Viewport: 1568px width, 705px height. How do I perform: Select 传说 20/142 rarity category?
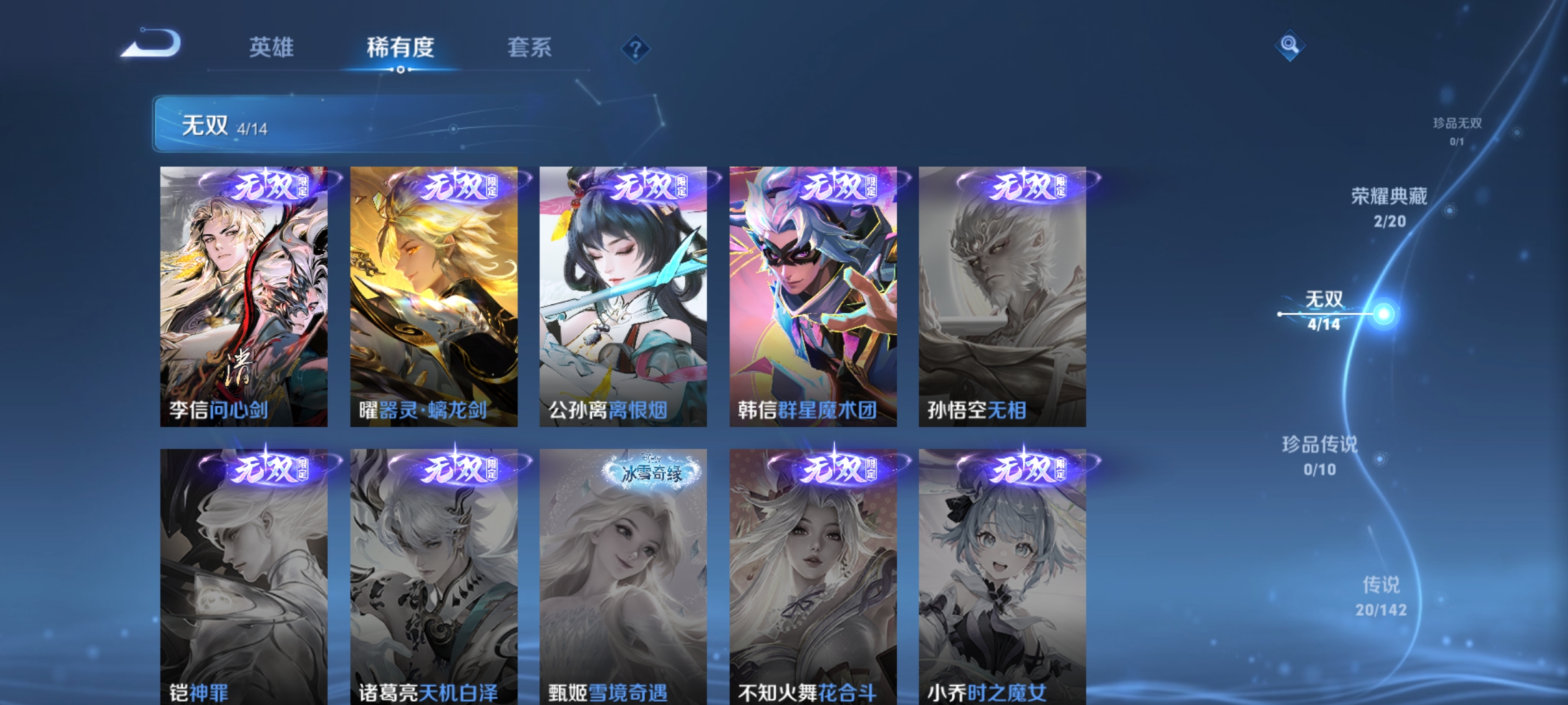point(1381,596)
